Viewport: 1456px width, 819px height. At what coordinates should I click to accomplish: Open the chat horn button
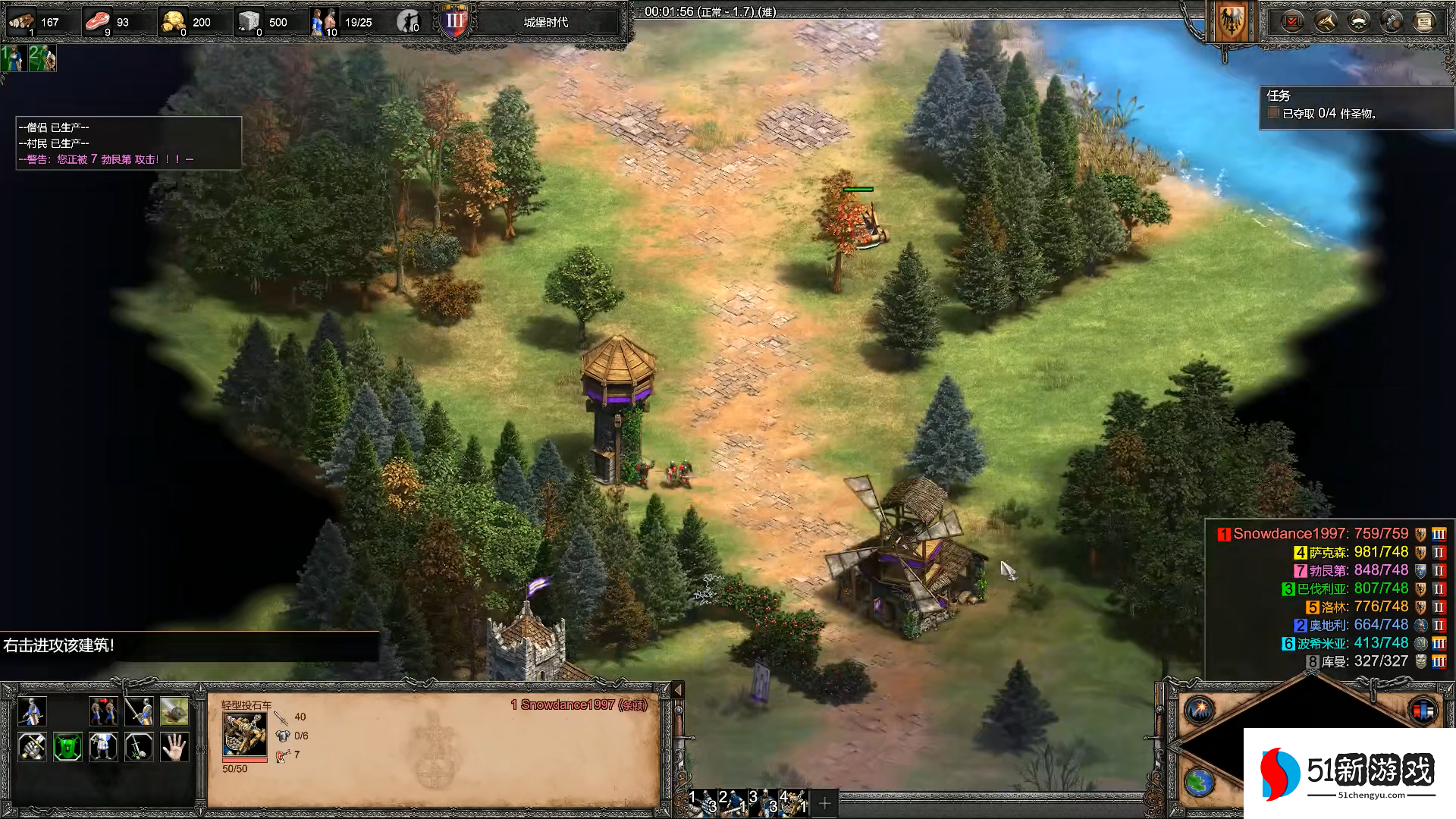(x=1326, y=21)
